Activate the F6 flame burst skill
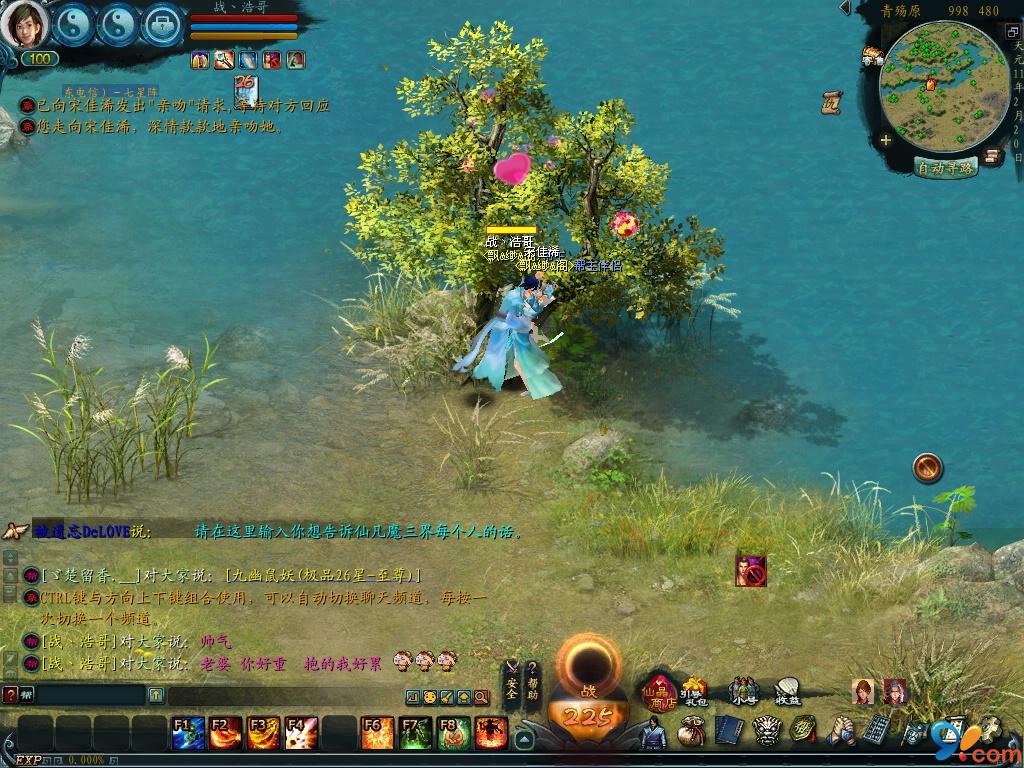This screenshot has width=1024, height=768. [x=377, y=733]
